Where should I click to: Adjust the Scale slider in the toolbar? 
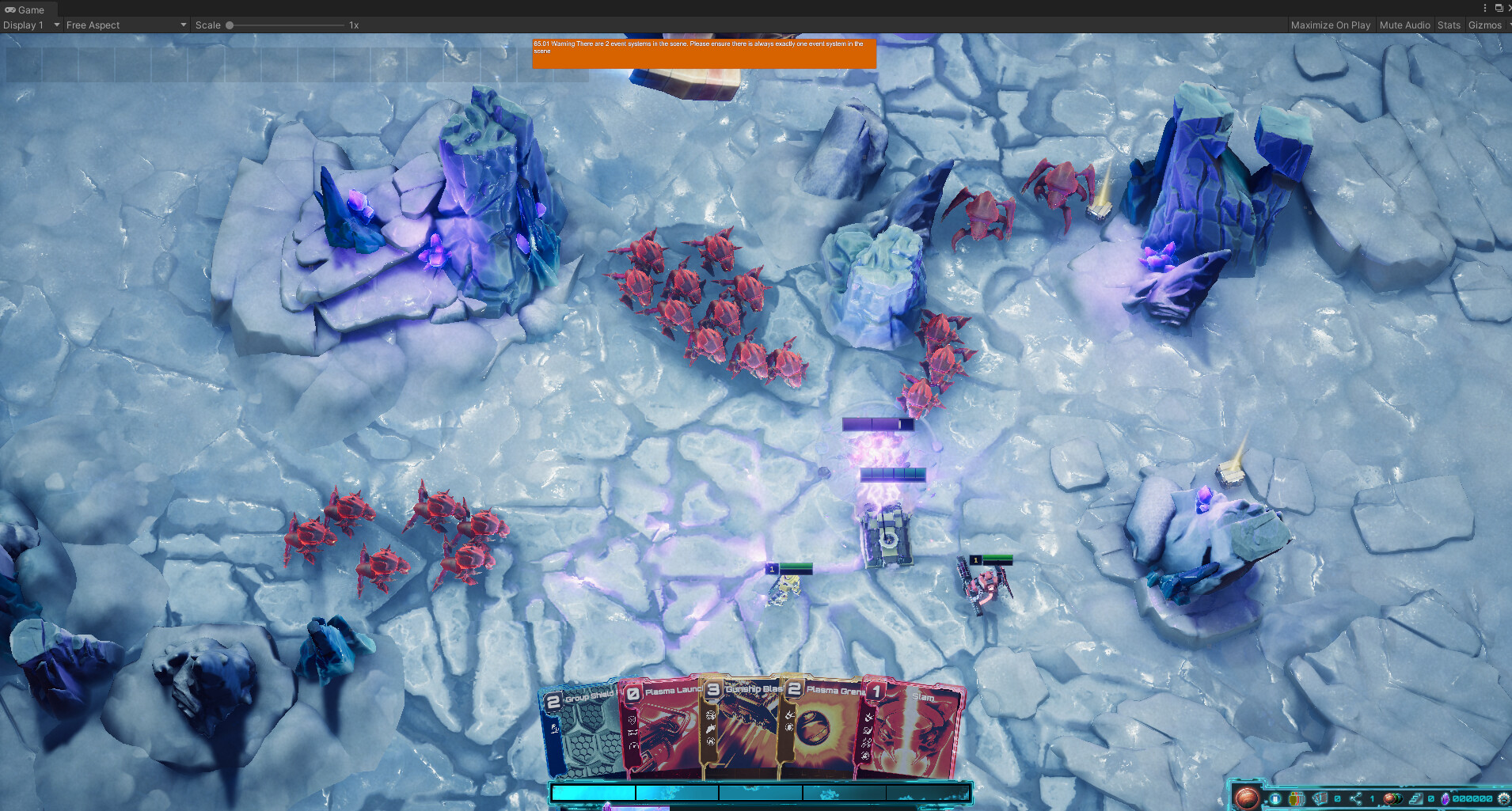click(x=230, y=25)
